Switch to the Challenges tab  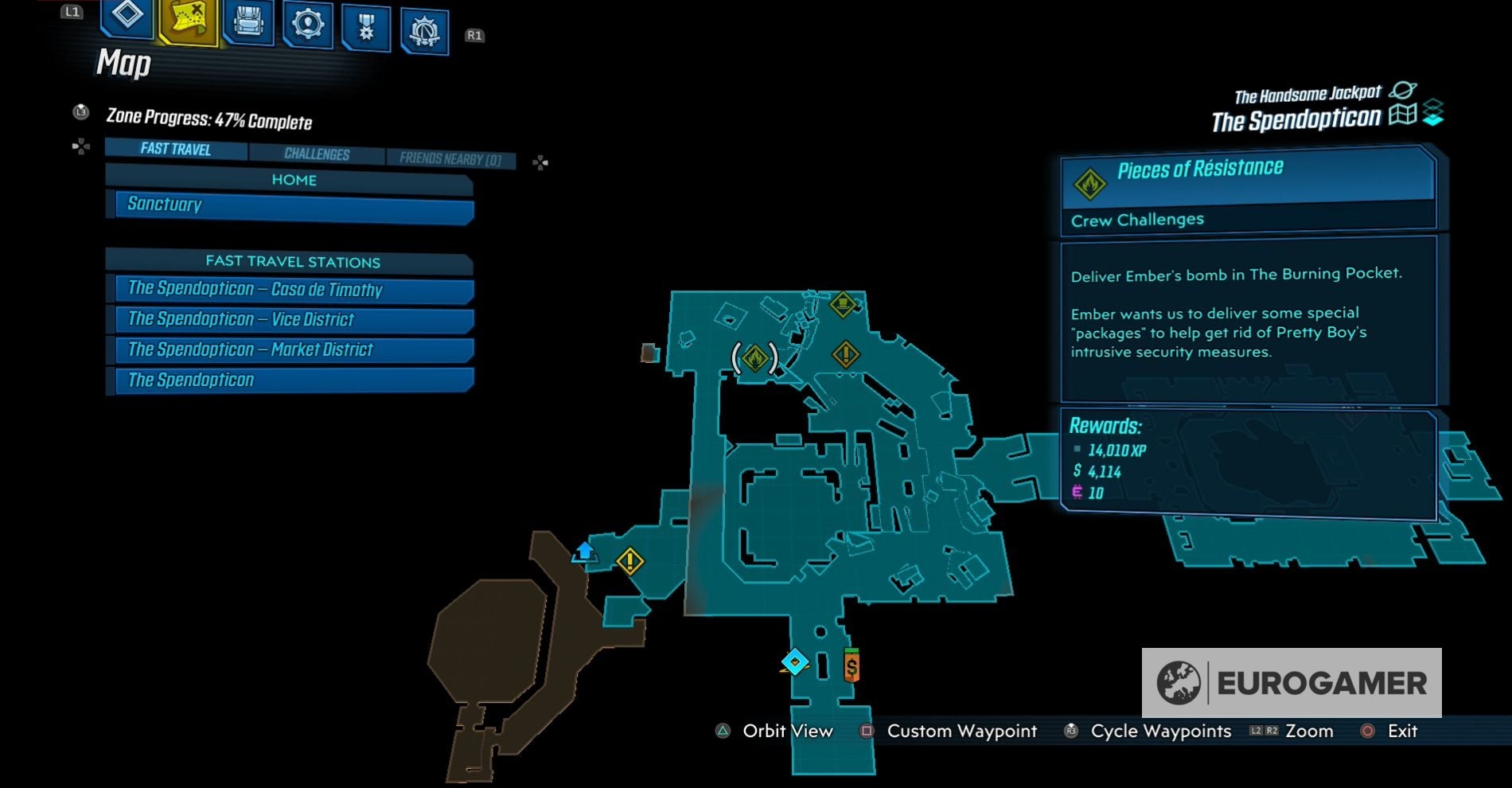(x=318, y=154)
